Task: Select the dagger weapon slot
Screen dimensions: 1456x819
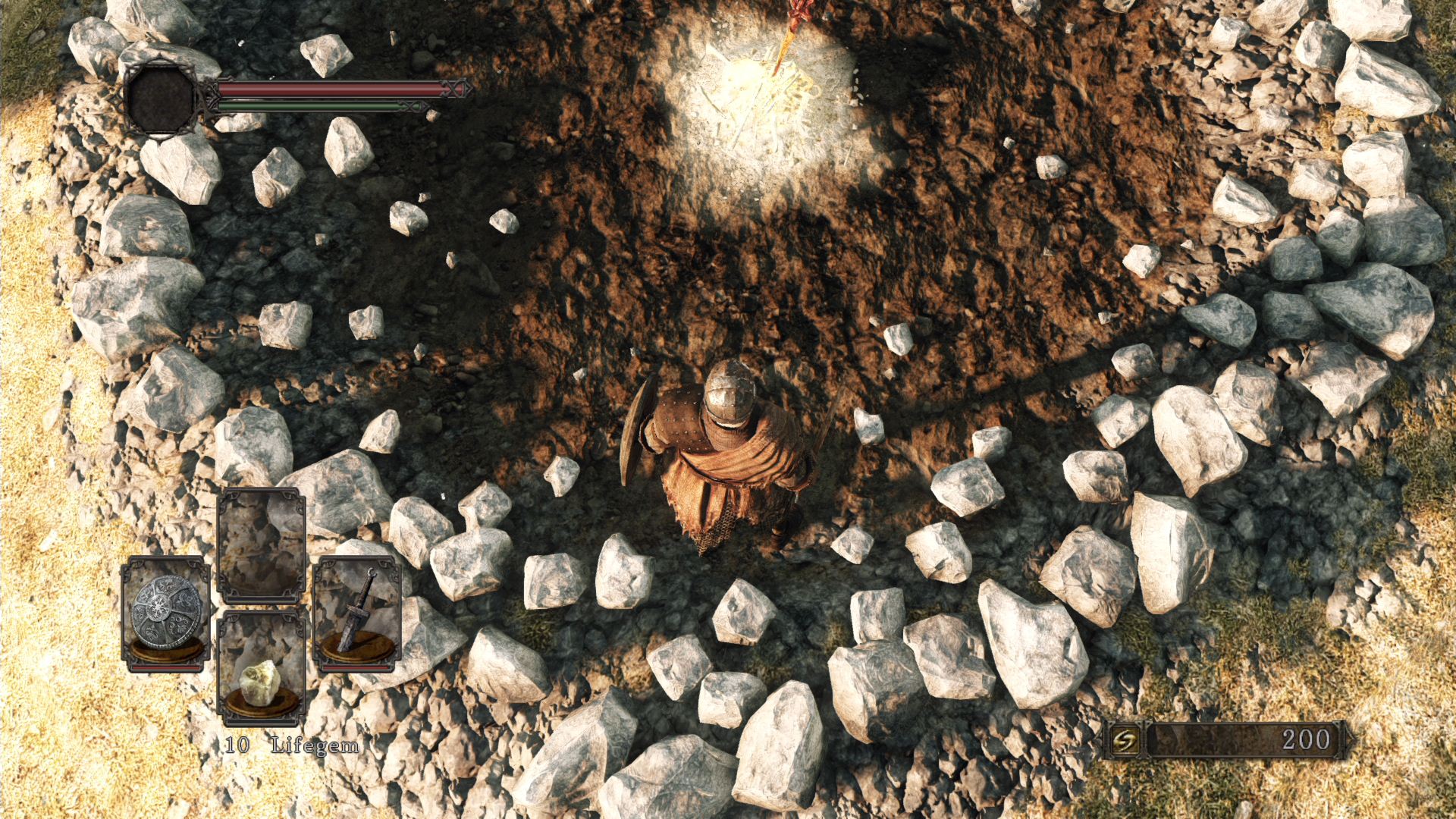Action: click(x=357, y=614)
